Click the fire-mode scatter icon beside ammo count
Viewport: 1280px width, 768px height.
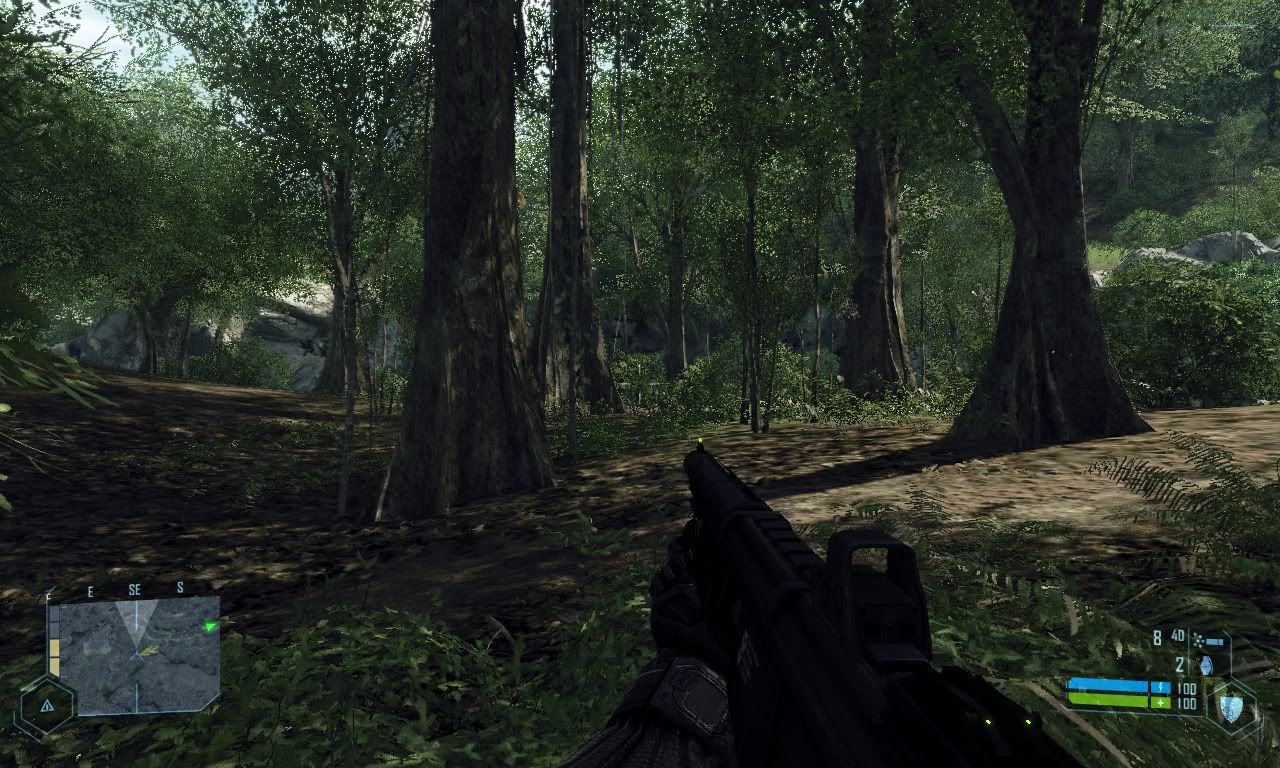[x=1198, y=641]
